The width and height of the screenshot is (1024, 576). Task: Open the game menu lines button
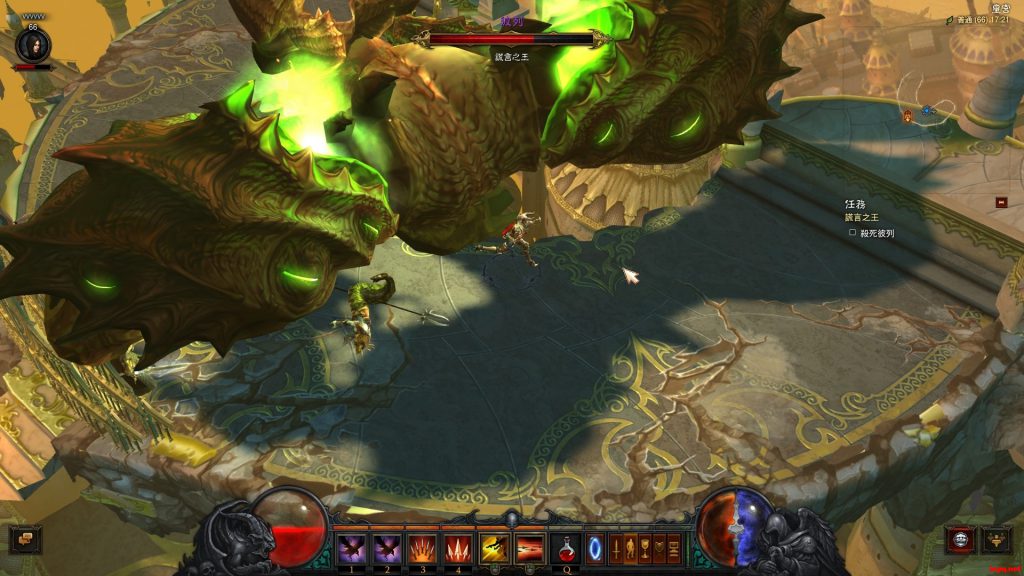coord(674,548)
